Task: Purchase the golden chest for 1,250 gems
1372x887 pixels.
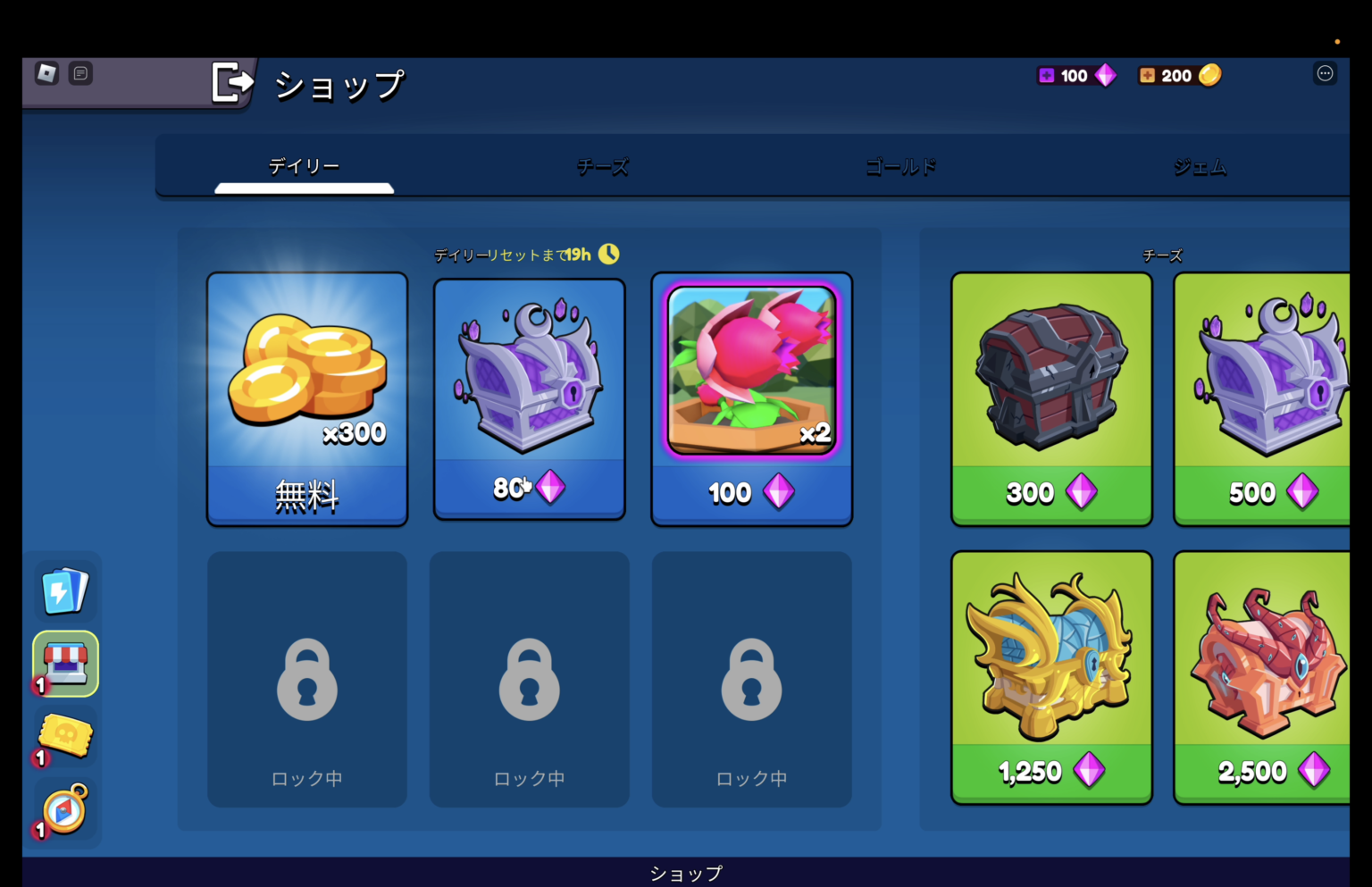Action: click(1050, 676)
